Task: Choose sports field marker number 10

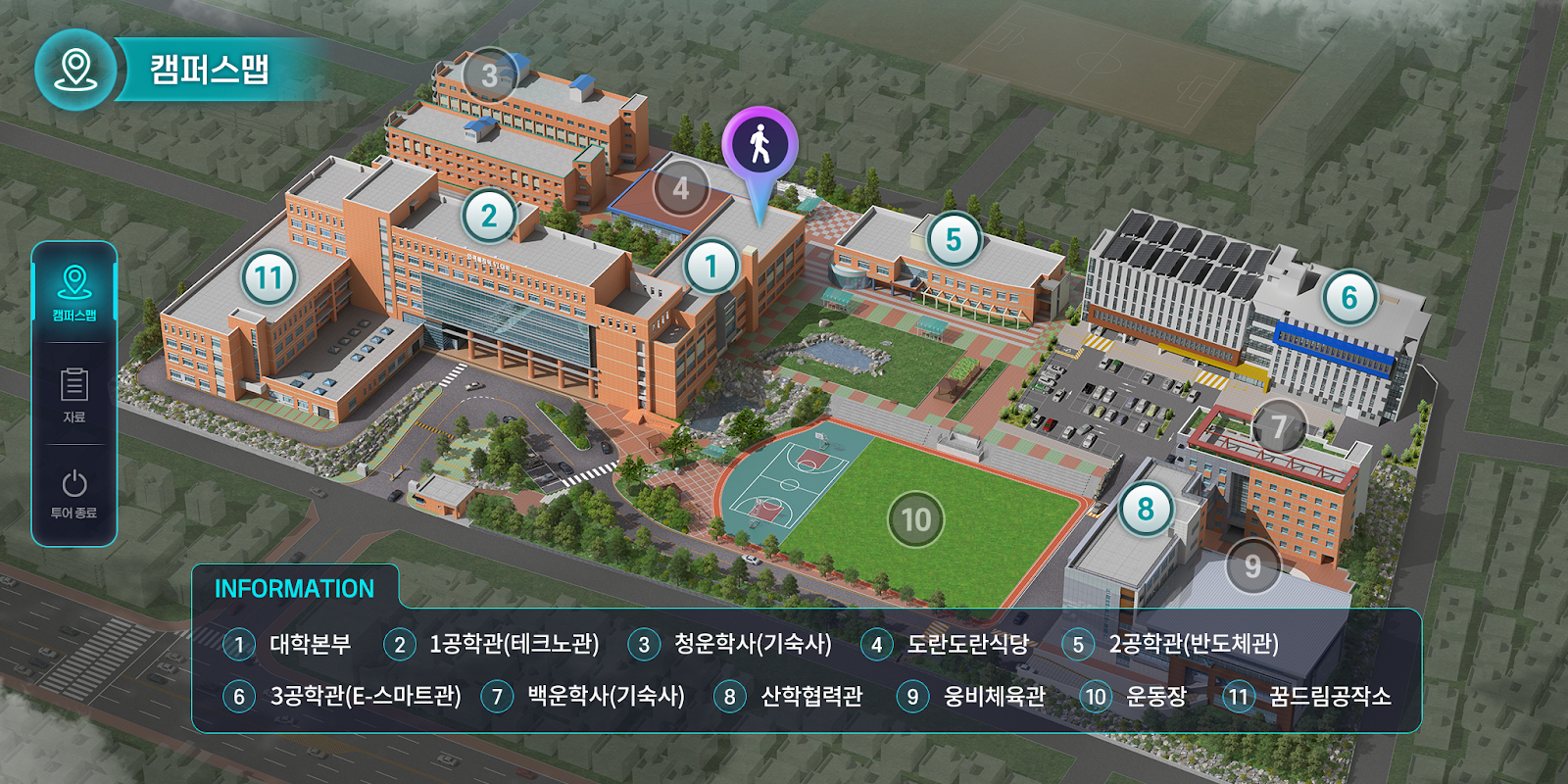Action: [915, 519]
